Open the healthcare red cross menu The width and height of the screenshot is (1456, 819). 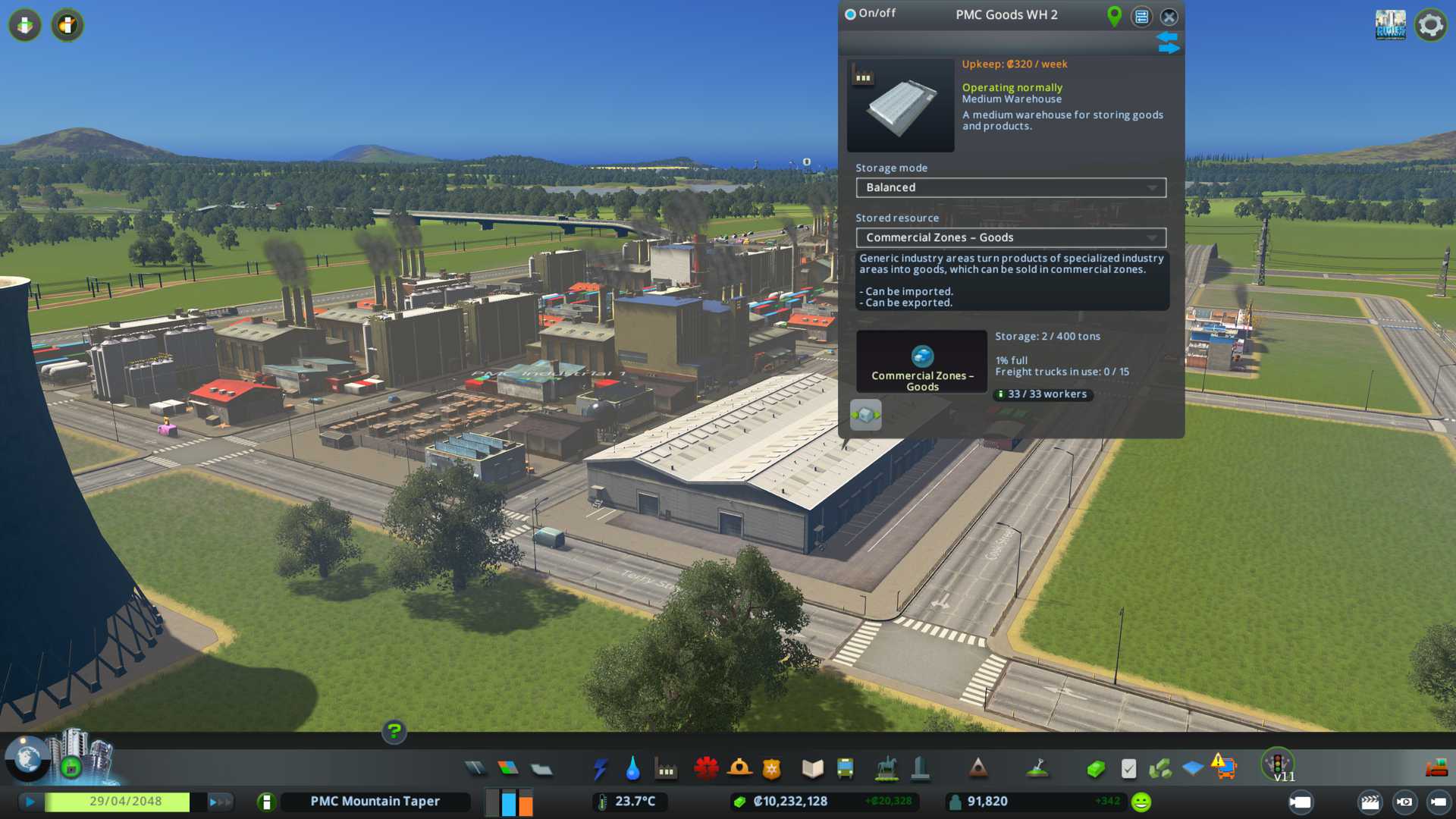[706, 769]
